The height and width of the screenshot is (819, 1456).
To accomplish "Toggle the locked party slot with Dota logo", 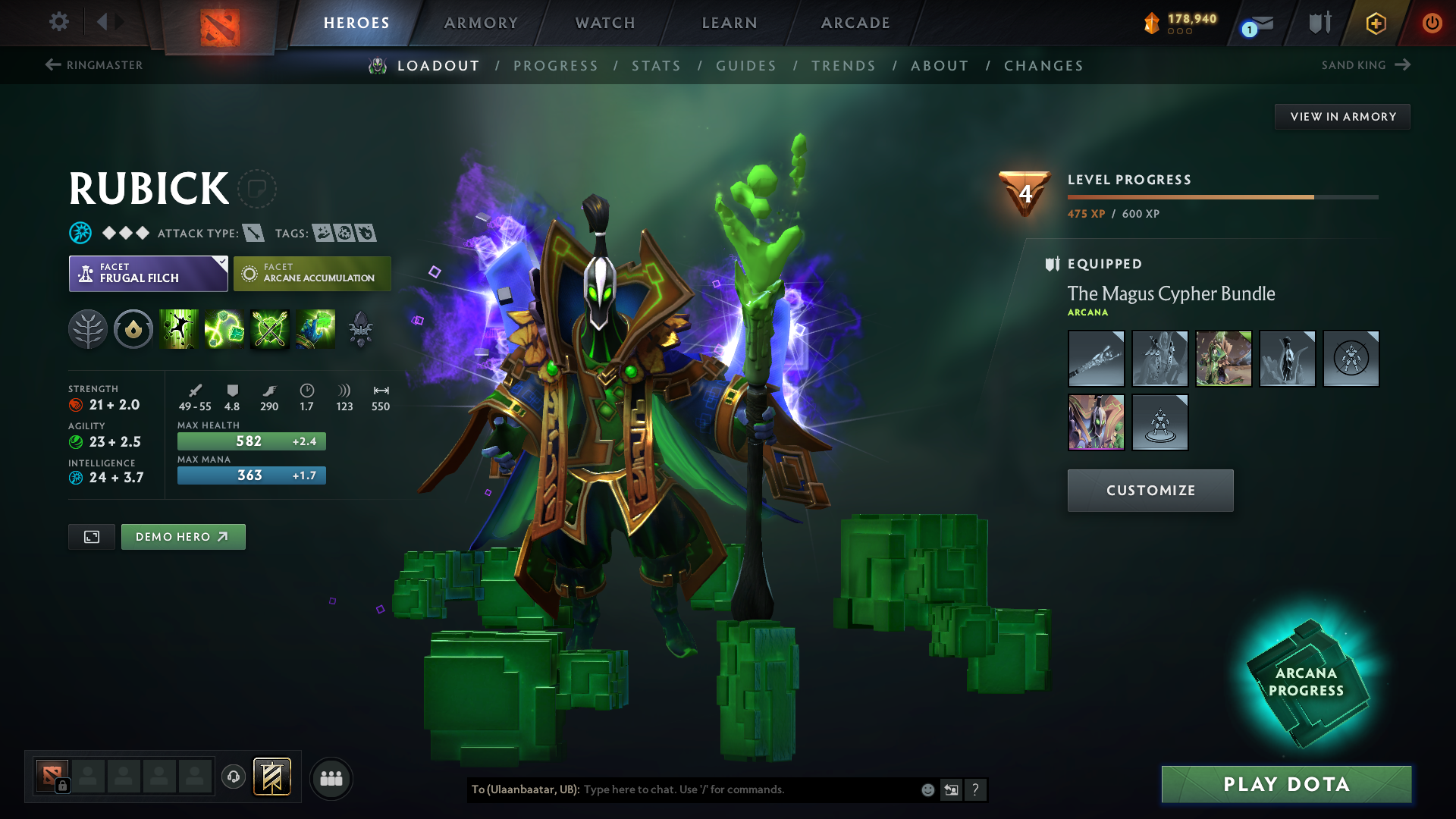I will point(52,777).
